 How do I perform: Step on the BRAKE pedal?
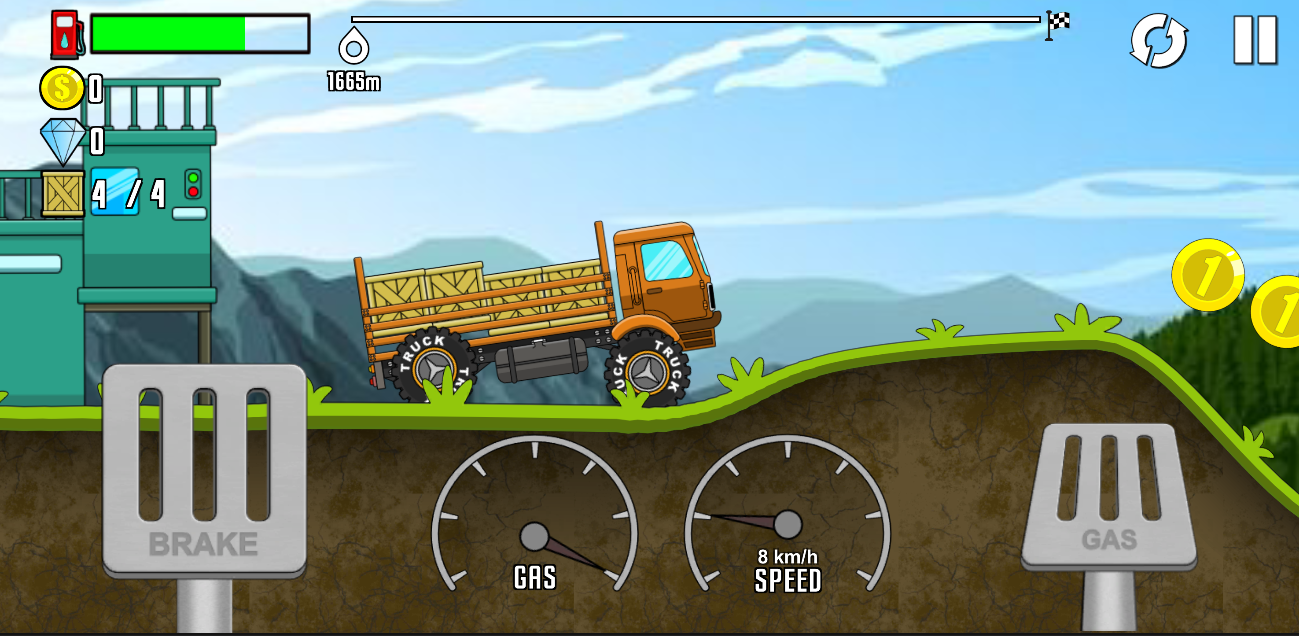[204, 470]
